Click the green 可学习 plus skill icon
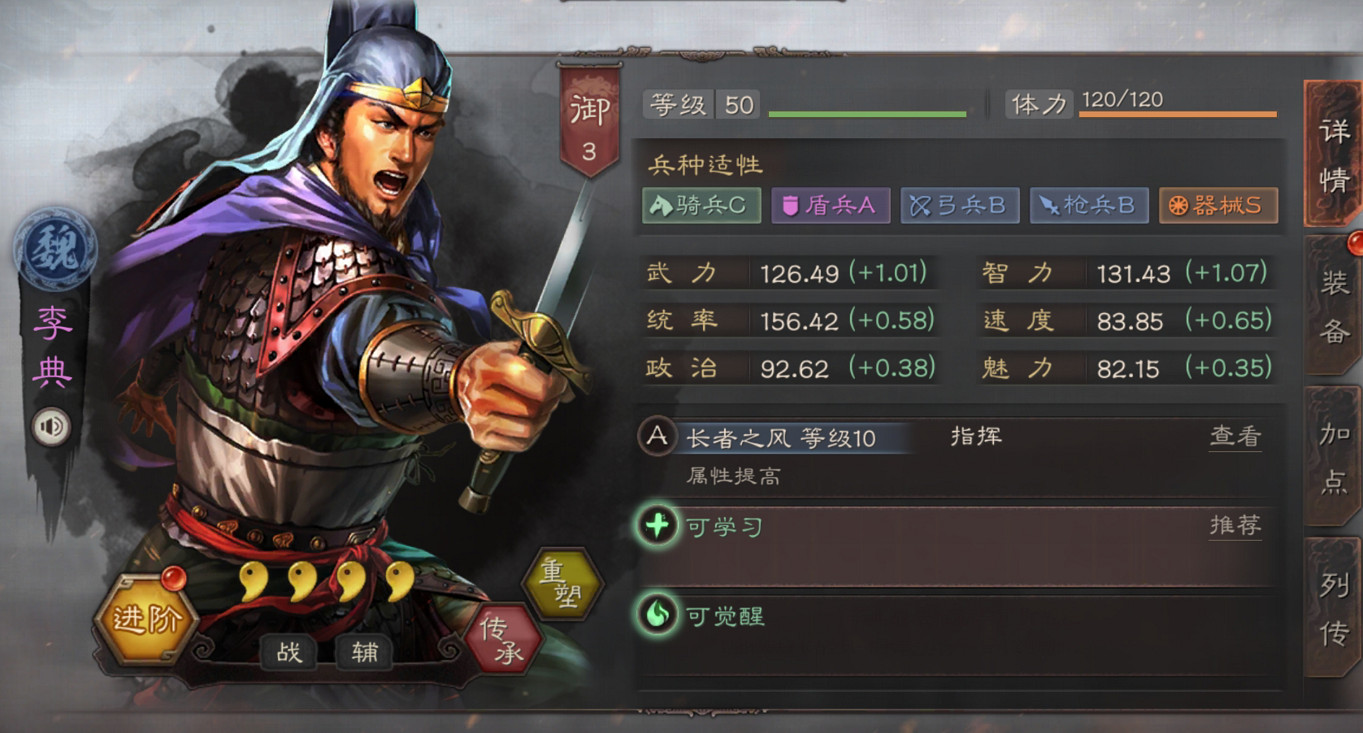1363x733 pixels. click(657, 525)
